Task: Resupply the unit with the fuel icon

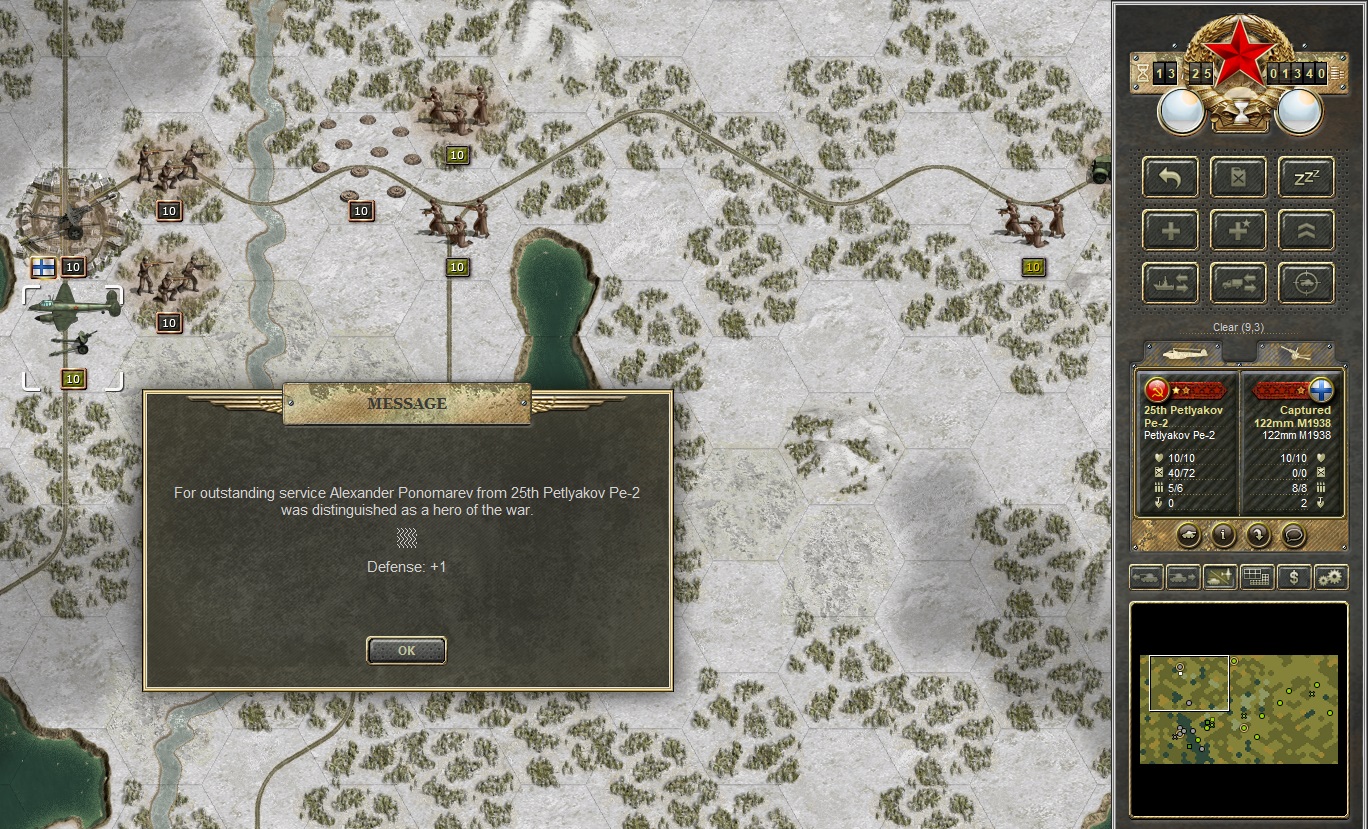Action: coord(1238,177)
